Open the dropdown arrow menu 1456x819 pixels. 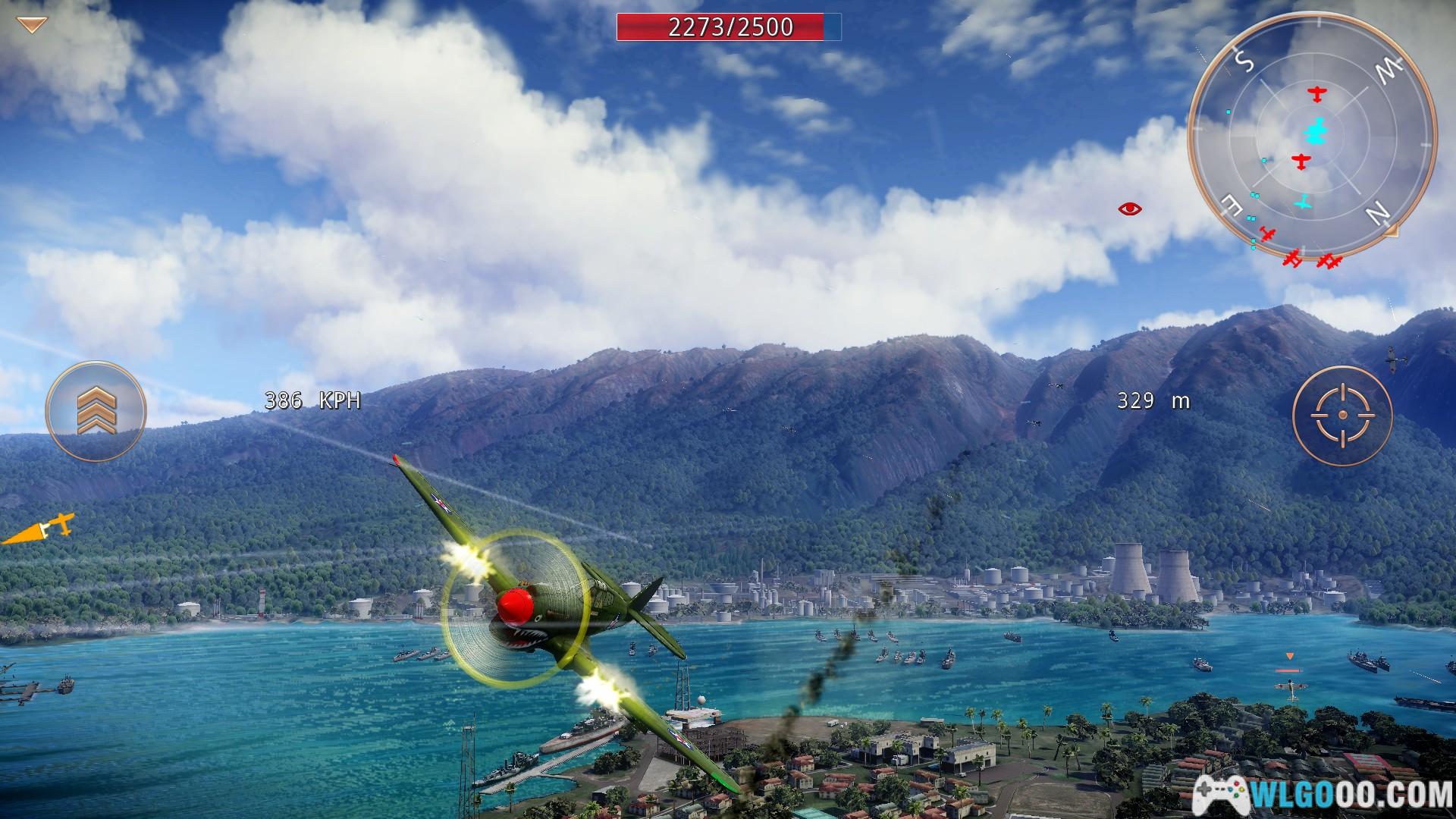tap(31, 25)
